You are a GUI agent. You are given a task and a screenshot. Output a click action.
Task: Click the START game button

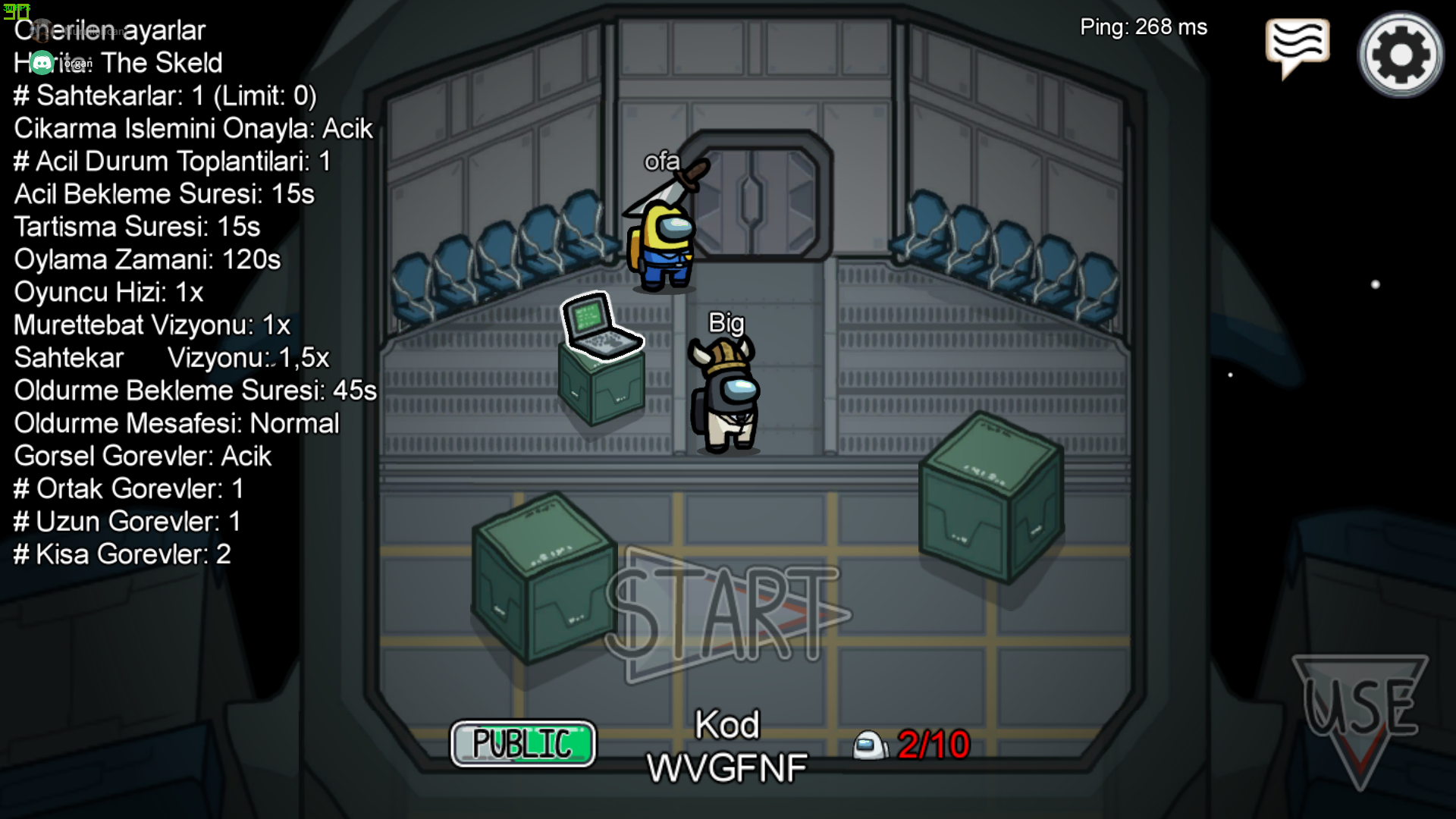(726, 614)
